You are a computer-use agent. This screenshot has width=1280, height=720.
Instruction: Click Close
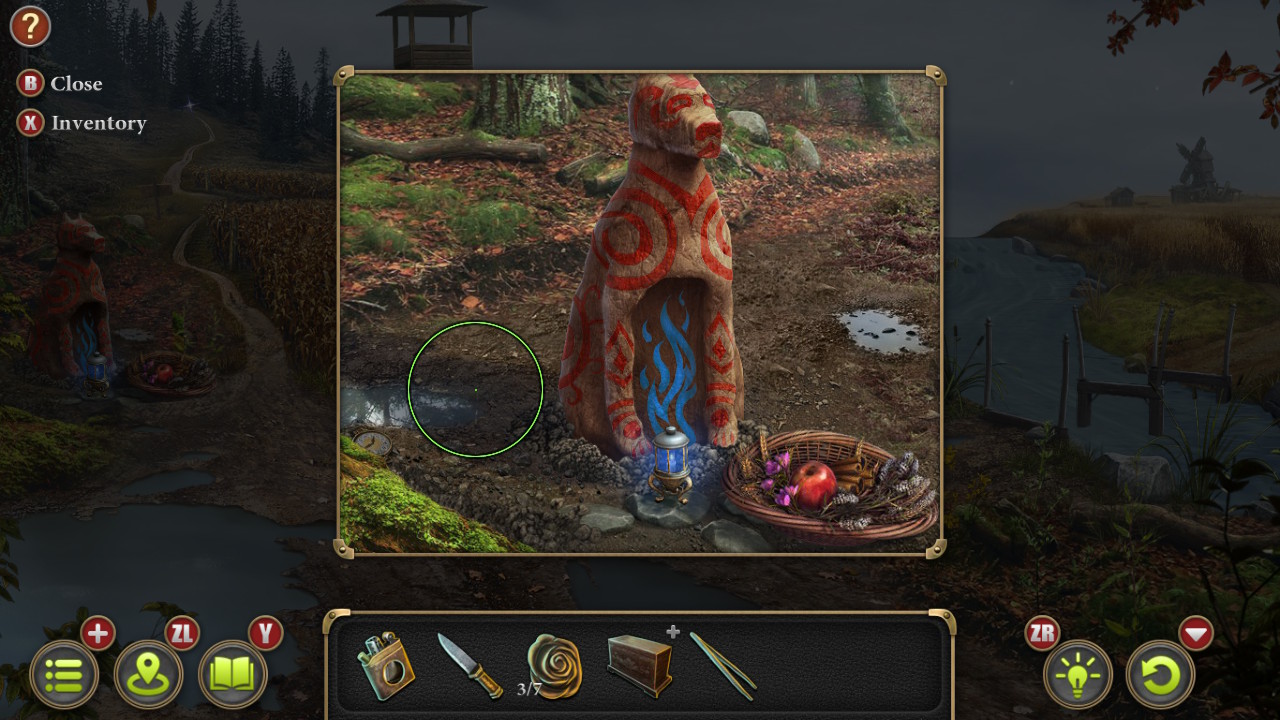(60, 84)
